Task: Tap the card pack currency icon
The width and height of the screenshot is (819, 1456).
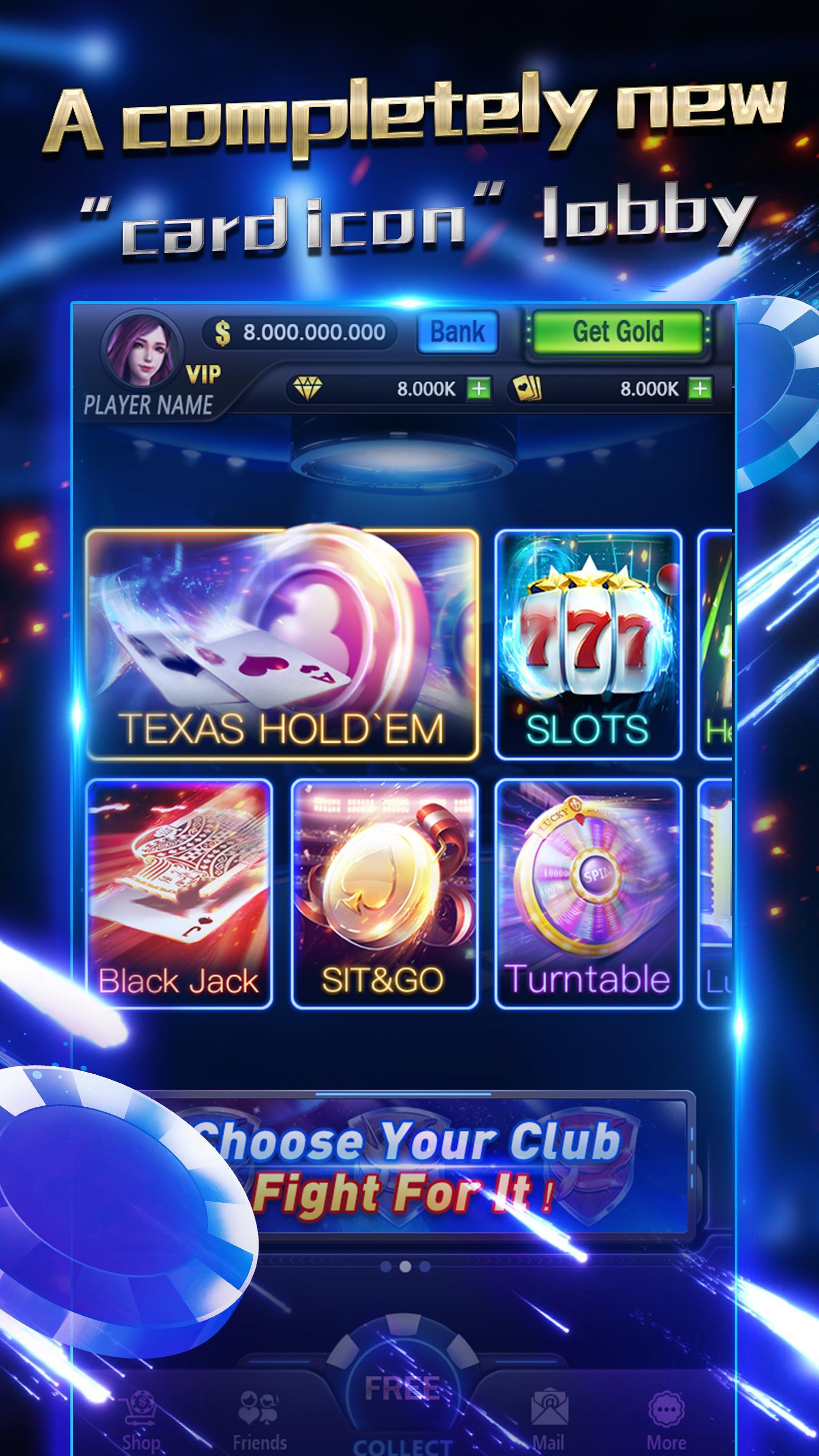Action: [528, 389]
